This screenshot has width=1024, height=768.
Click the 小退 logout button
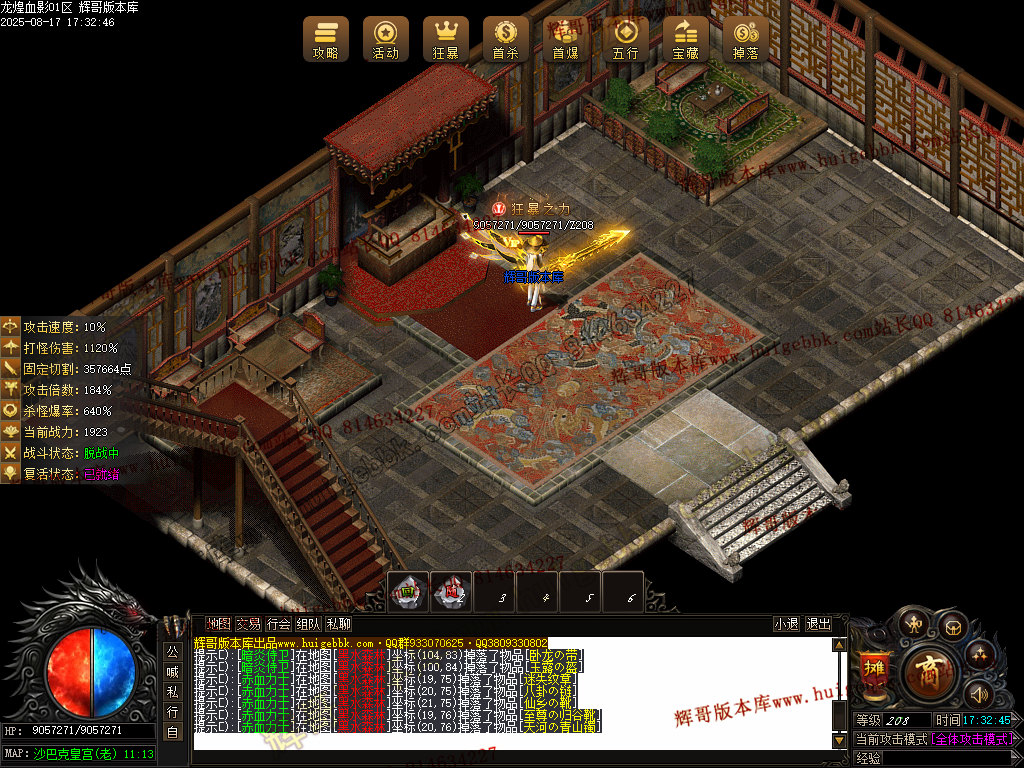[787, 624]
